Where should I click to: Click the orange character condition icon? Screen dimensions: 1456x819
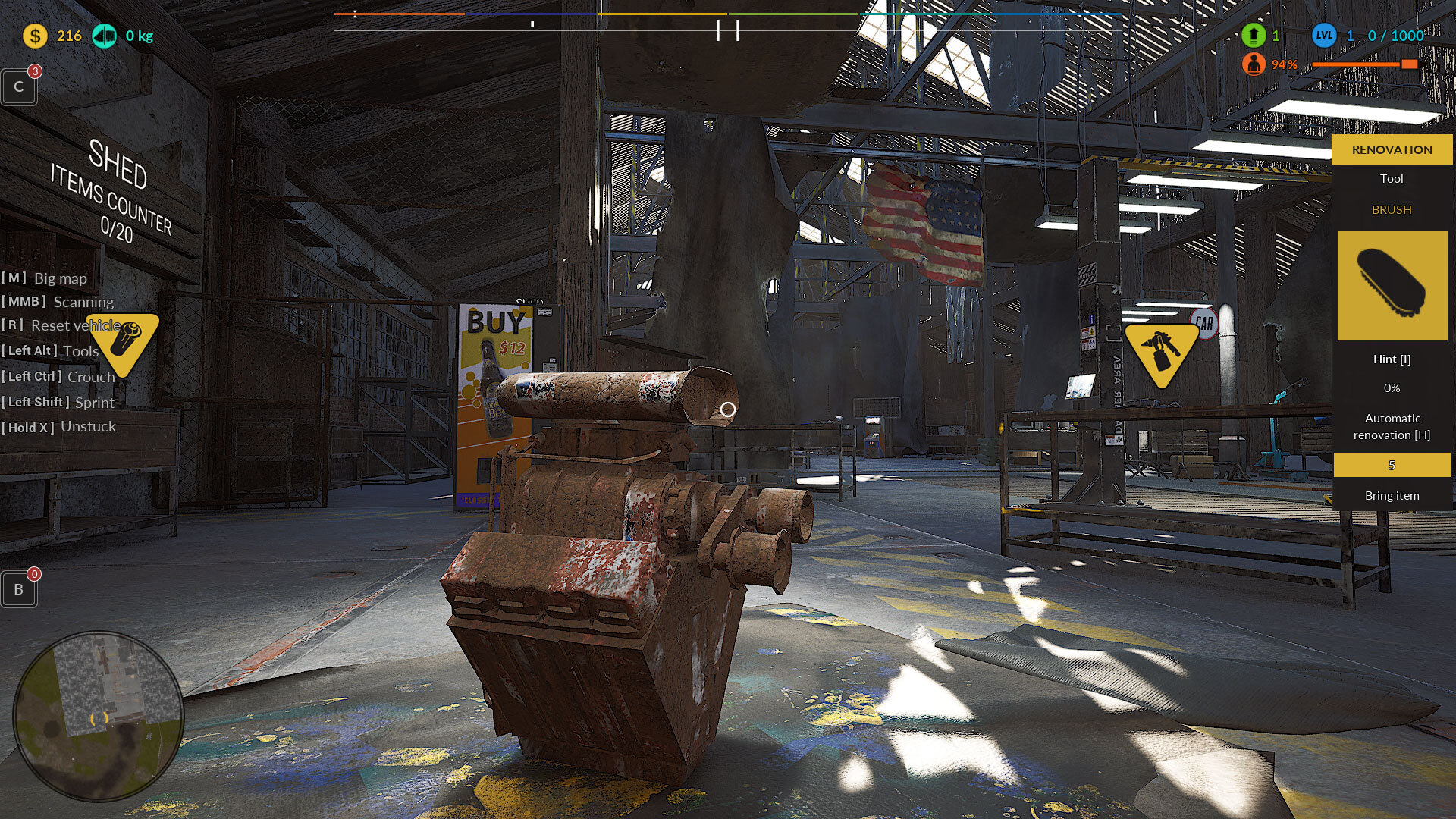[1254, 64]
